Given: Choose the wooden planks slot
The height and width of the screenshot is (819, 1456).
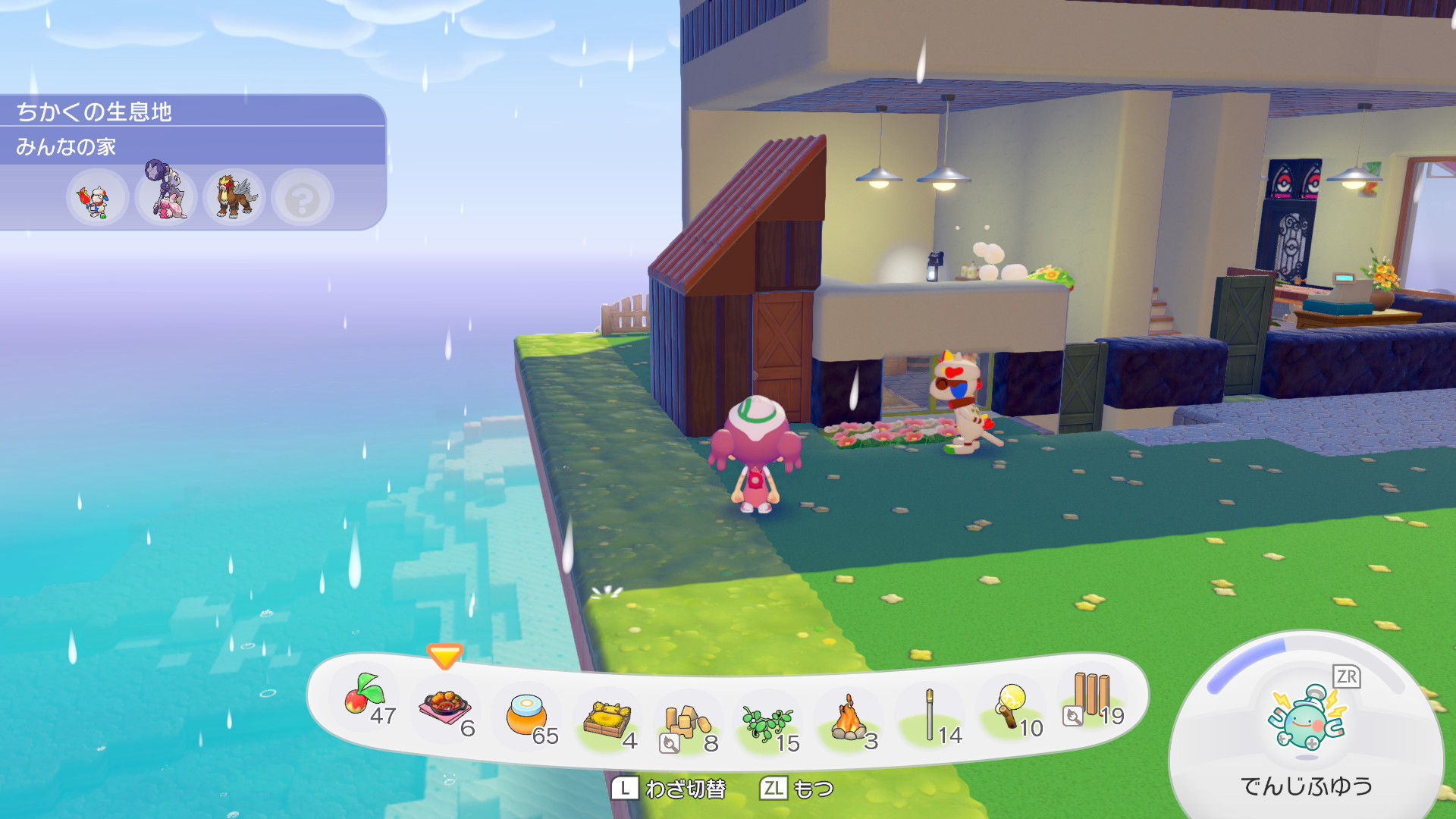Looking at the screenshot, I should 1092,696.
